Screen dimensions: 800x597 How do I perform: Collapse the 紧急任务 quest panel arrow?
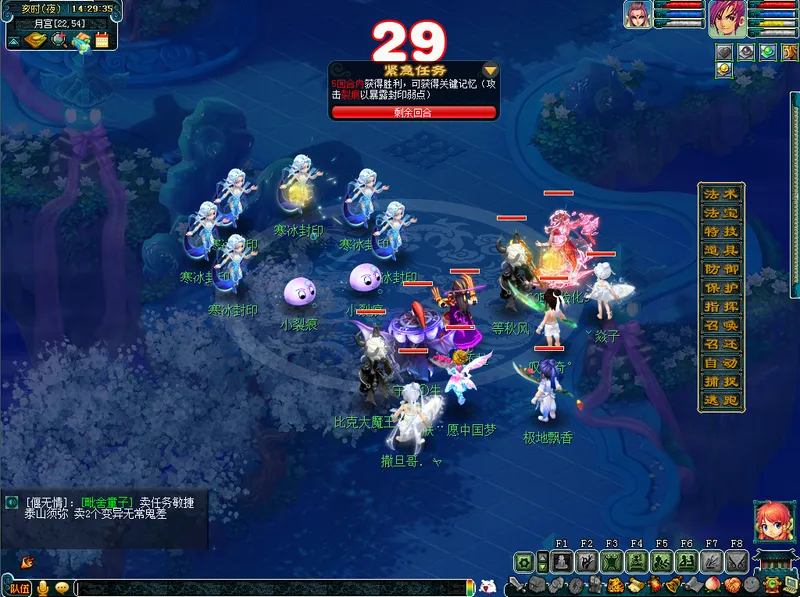pos(490,70)
